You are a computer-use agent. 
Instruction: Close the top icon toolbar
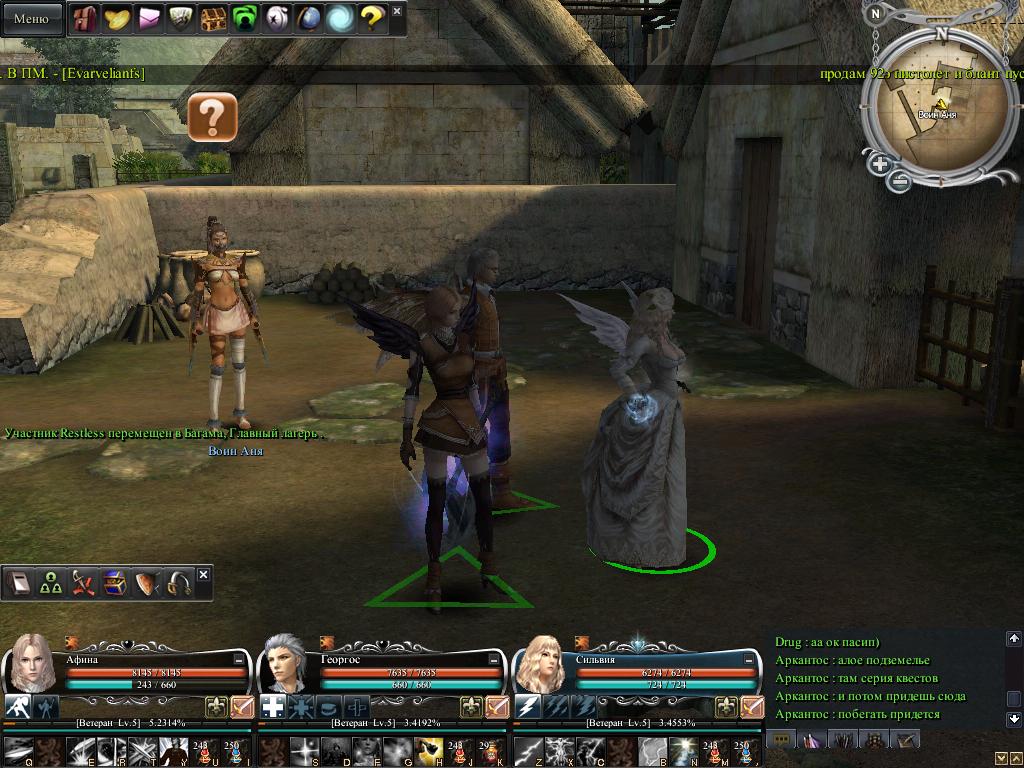pos(397,12)
